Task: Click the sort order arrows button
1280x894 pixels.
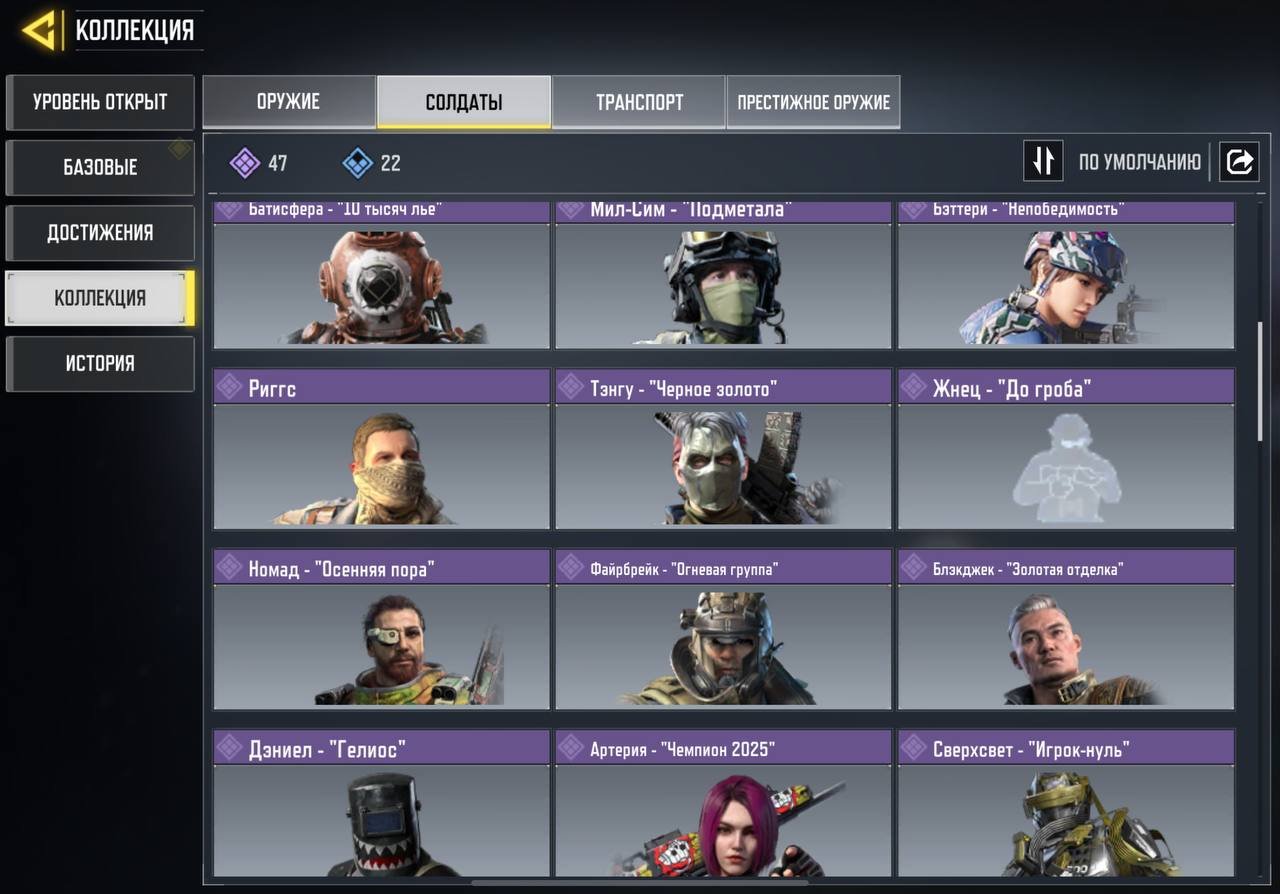Action: pos(1042,161)
